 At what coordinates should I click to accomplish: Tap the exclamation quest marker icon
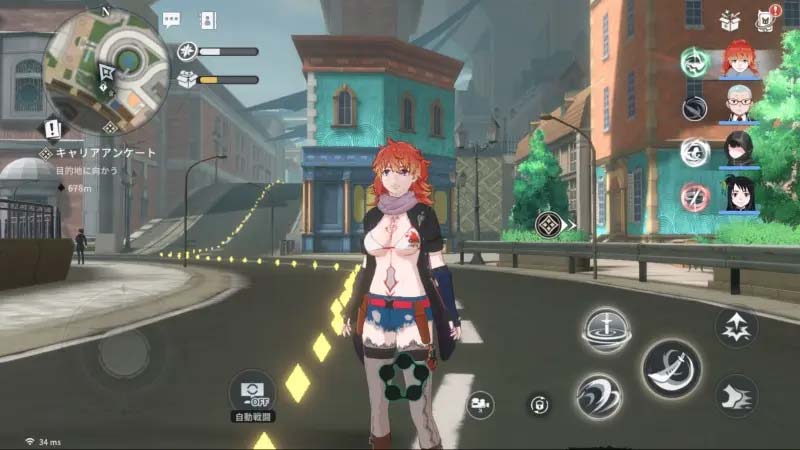tap(53, 129)
